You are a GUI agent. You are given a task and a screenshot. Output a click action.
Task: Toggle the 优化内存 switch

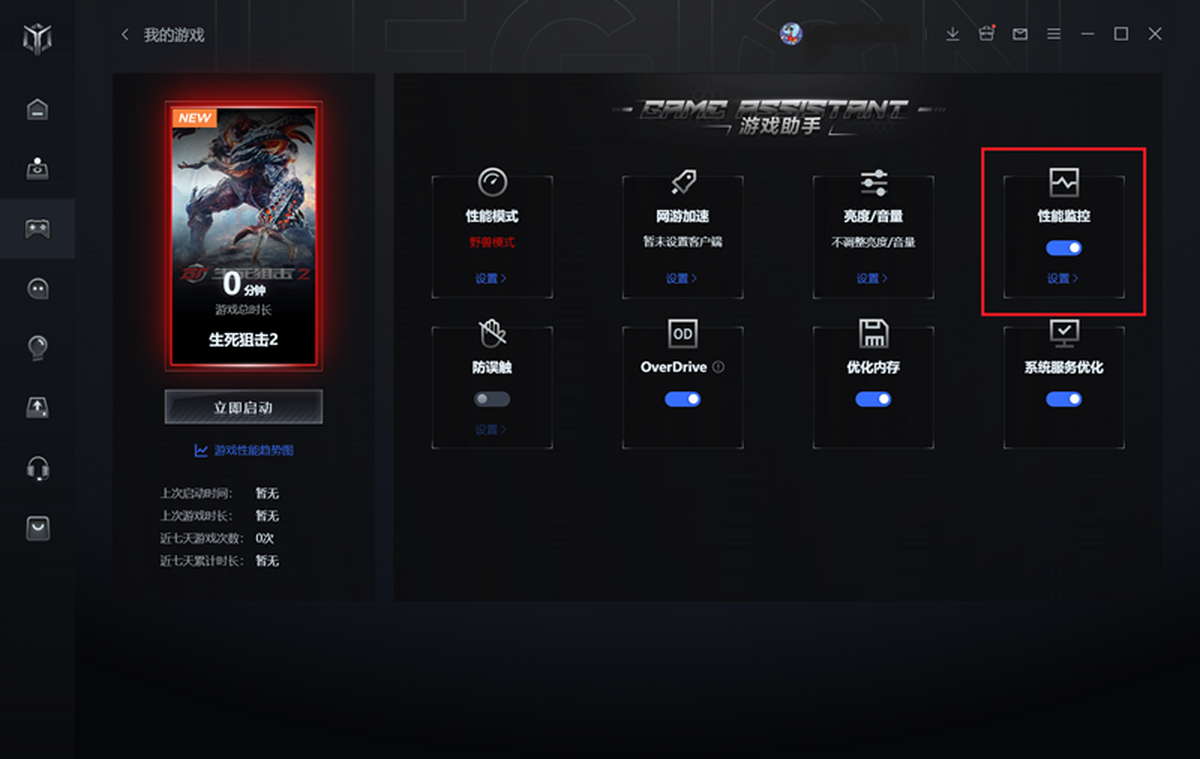[x=873, y=399]
